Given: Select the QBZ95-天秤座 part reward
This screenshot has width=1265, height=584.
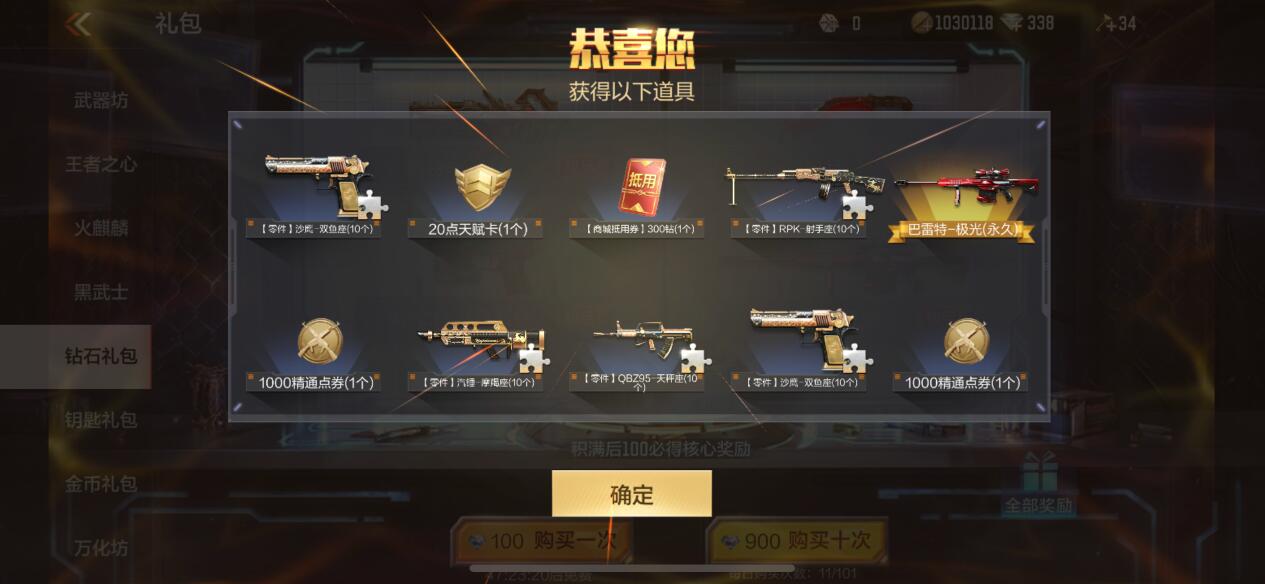Looking at the screenshot, I should pos(641,352).
